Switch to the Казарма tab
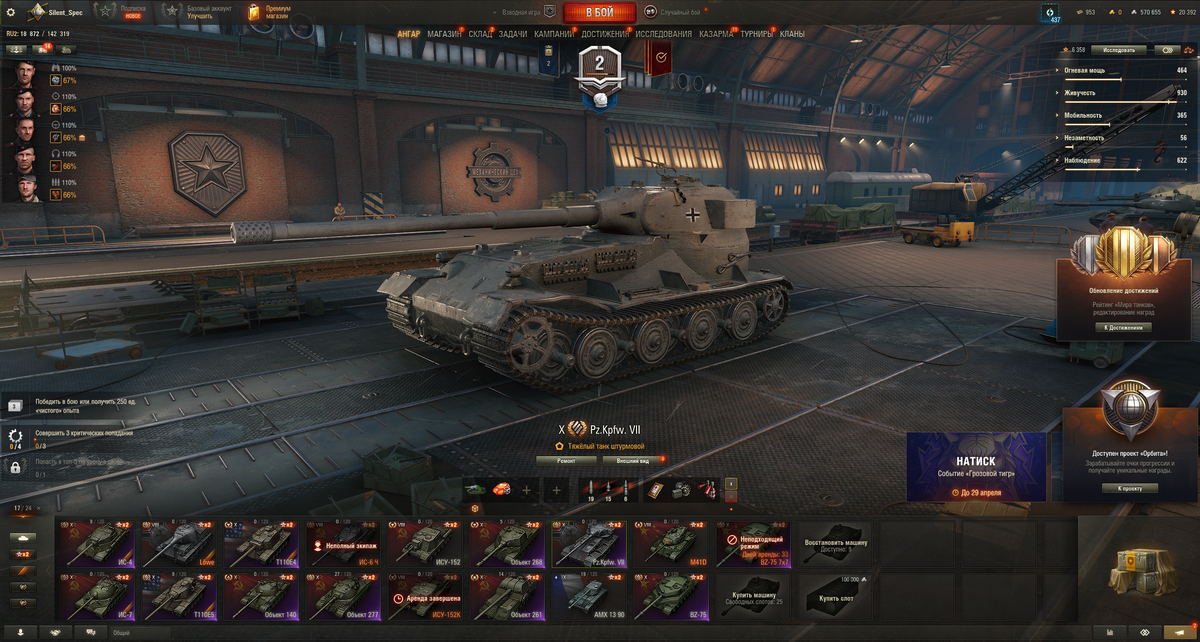This screenshot has height=642, width=1200. (x=716, y=34)
